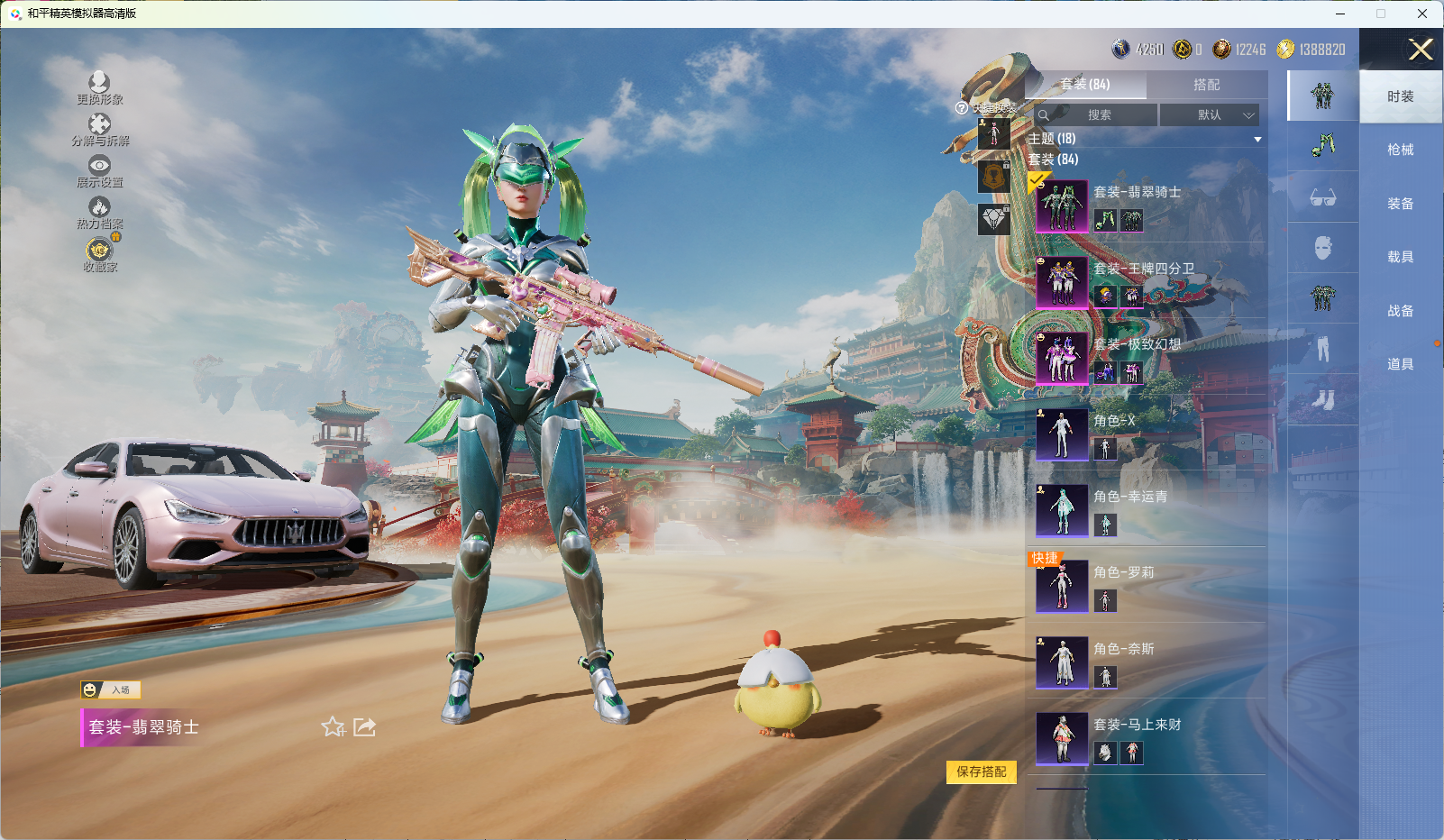Screen dimensions: 1444x840
Task: Open 分解与拆解 dismantle option
Action: [x=99, y=129]
